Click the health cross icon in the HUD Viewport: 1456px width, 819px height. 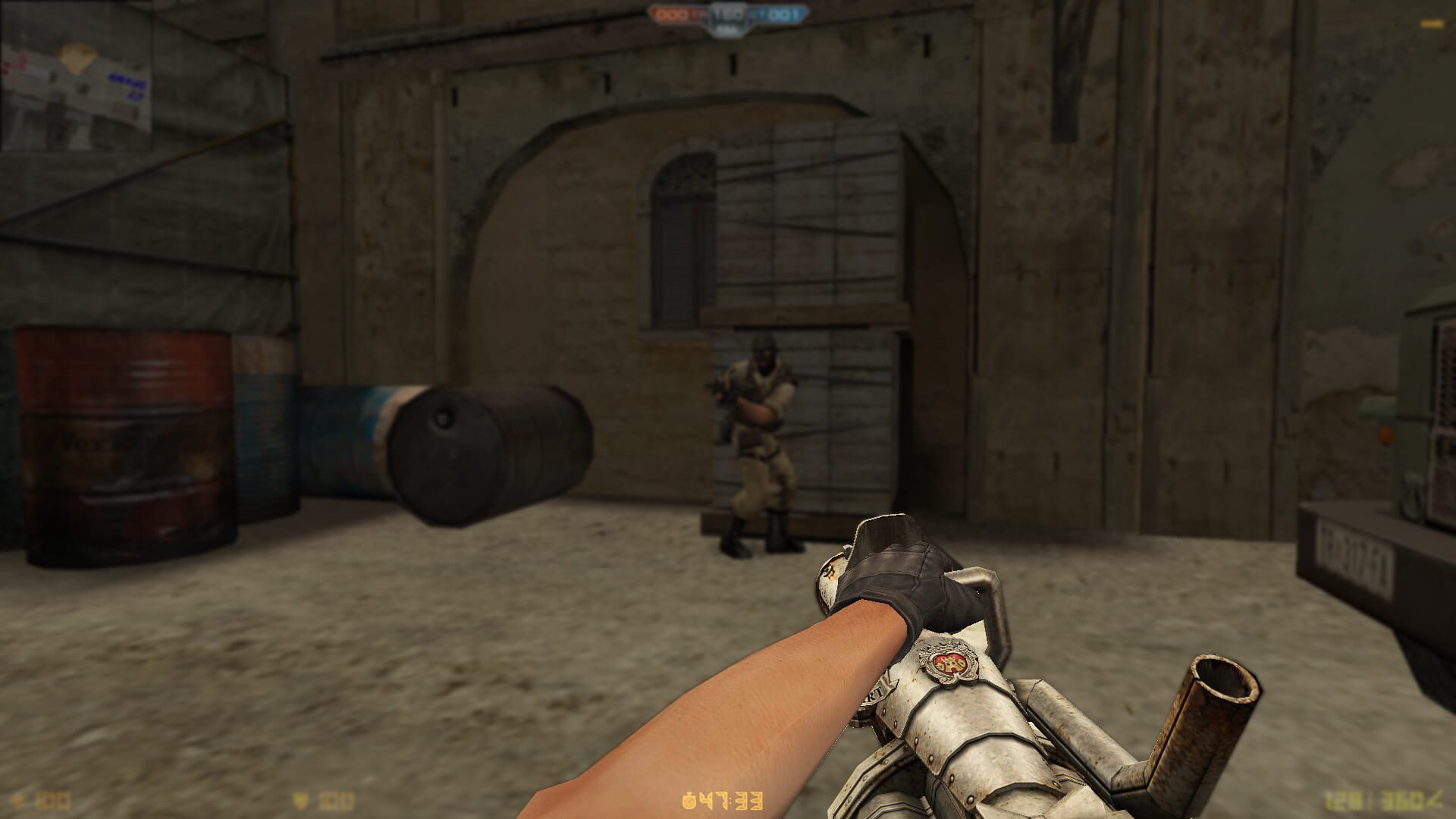[x=17, y=799]
